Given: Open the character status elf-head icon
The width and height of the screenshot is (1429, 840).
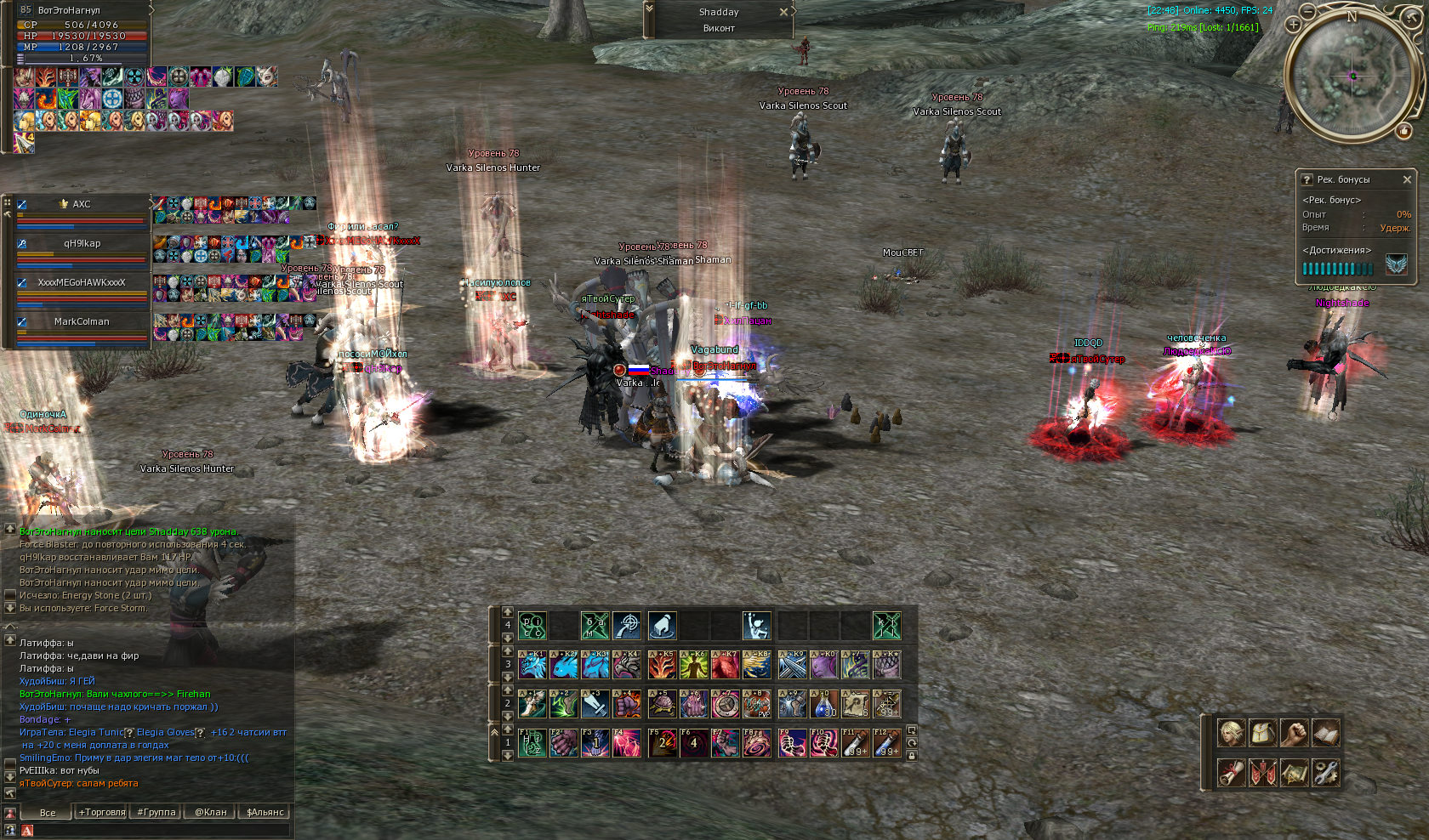Looking at the screenshot, I should click(1231, 733).
